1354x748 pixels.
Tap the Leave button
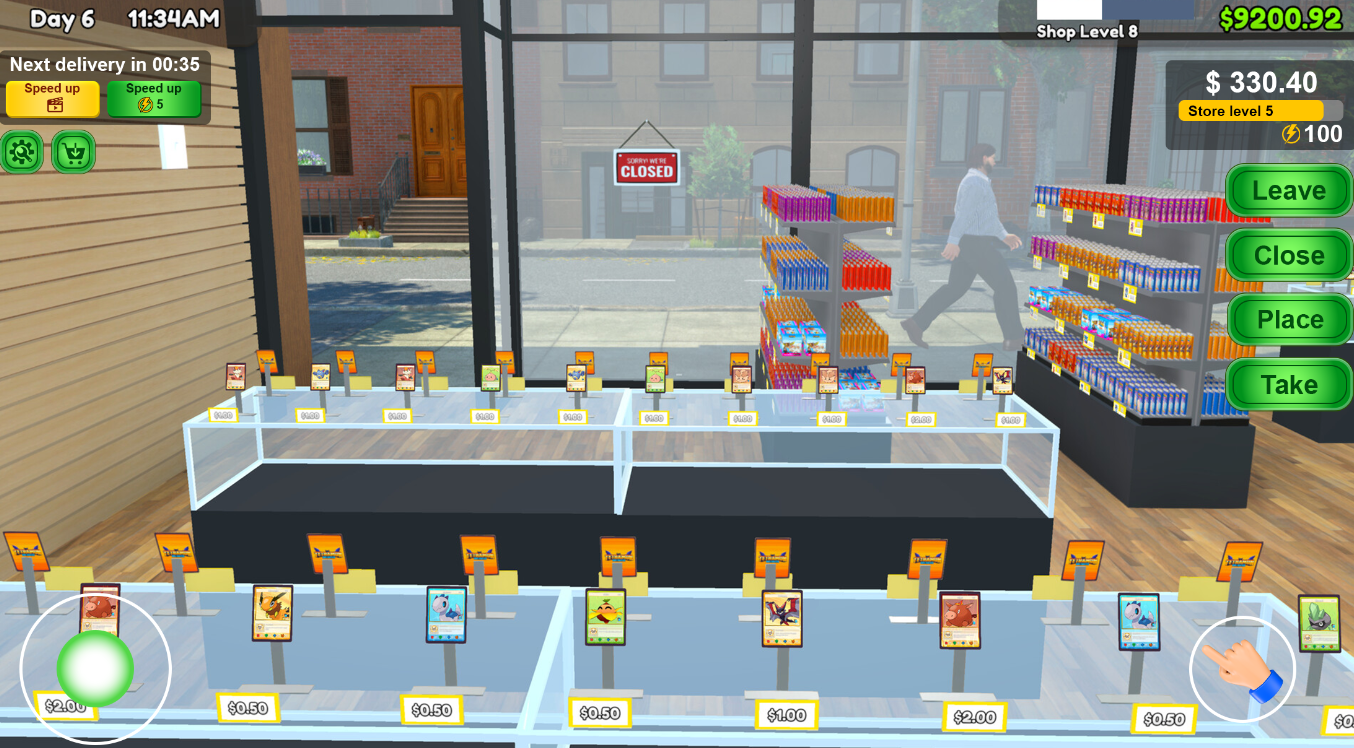click(1288, 191)
